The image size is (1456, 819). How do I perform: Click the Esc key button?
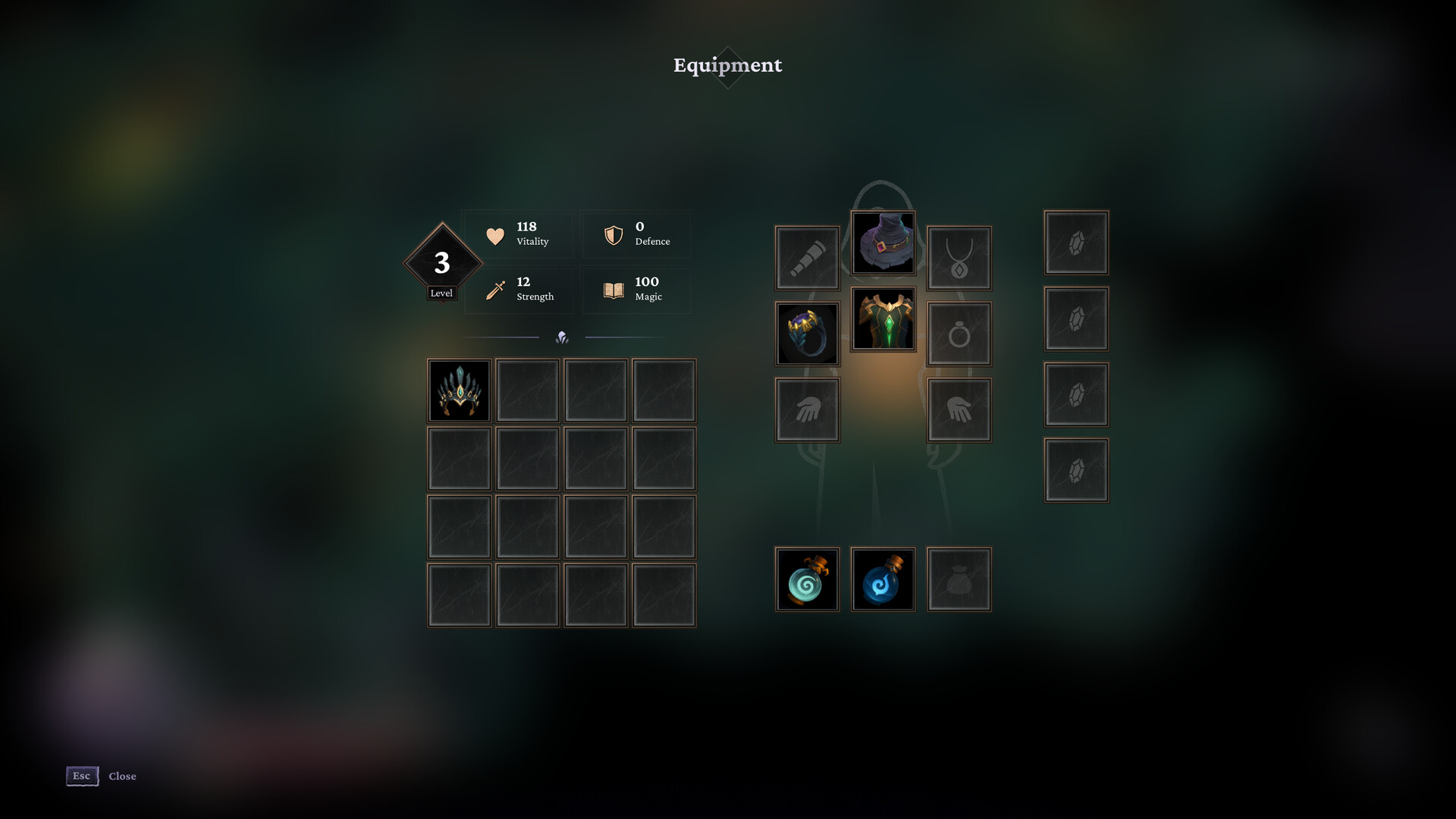tap(81, 776)
